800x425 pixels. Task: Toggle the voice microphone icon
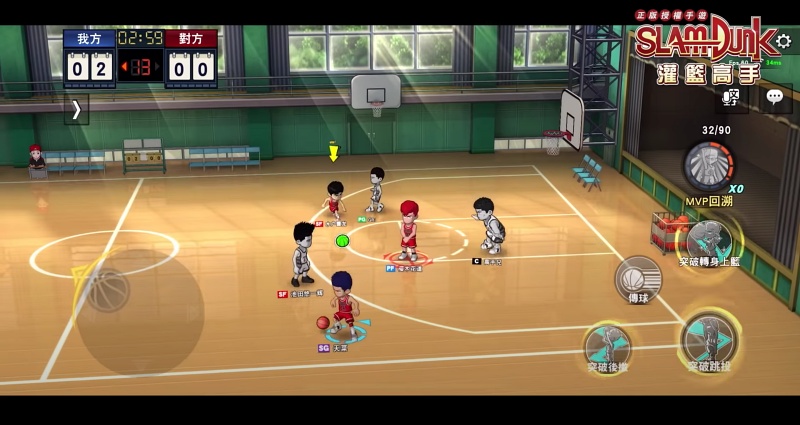(732, 97)
